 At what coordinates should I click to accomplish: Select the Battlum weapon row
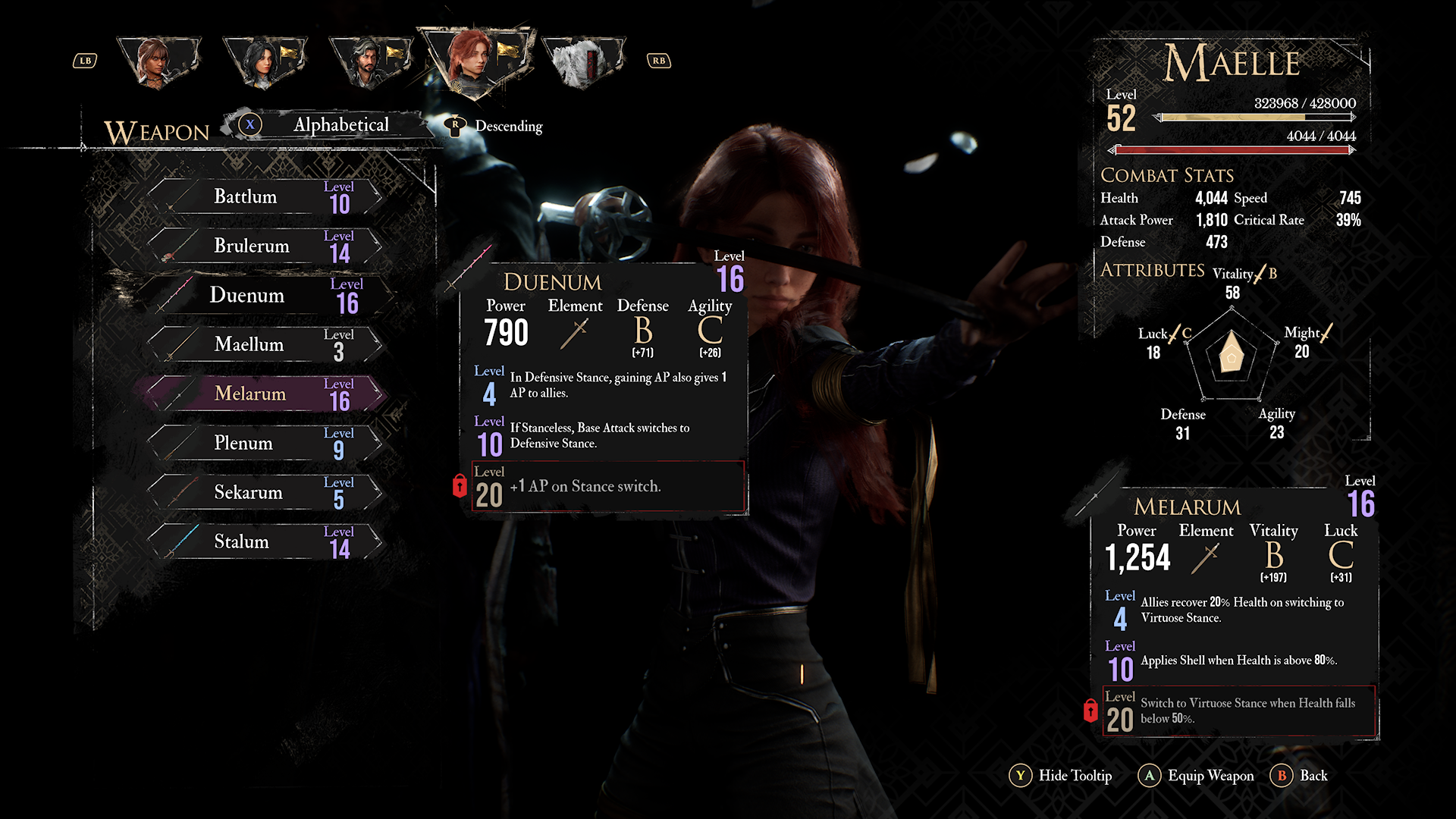pos(265,197)
